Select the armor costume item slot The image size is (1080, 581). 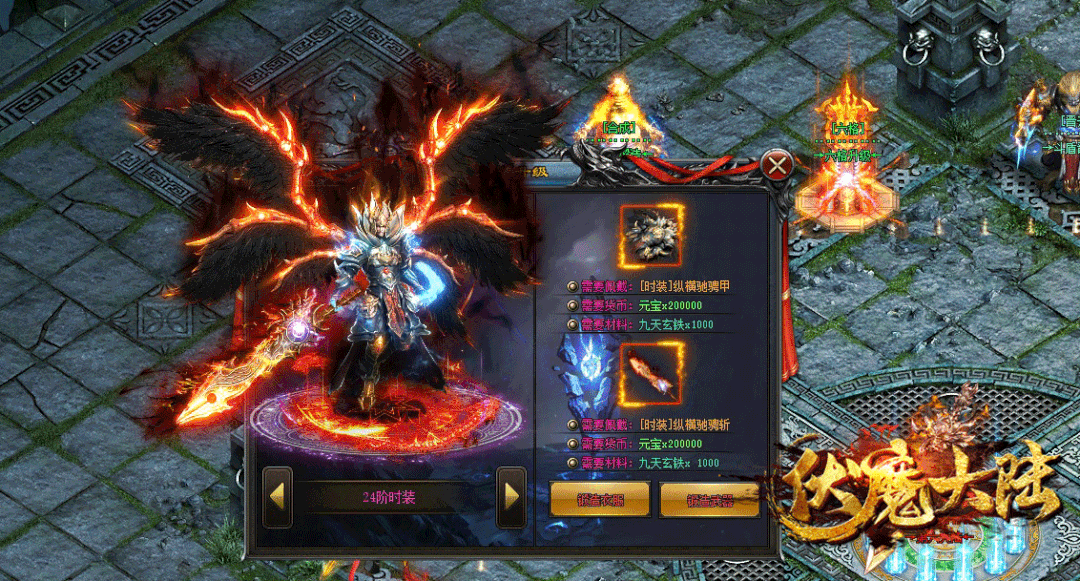point(652,237)
